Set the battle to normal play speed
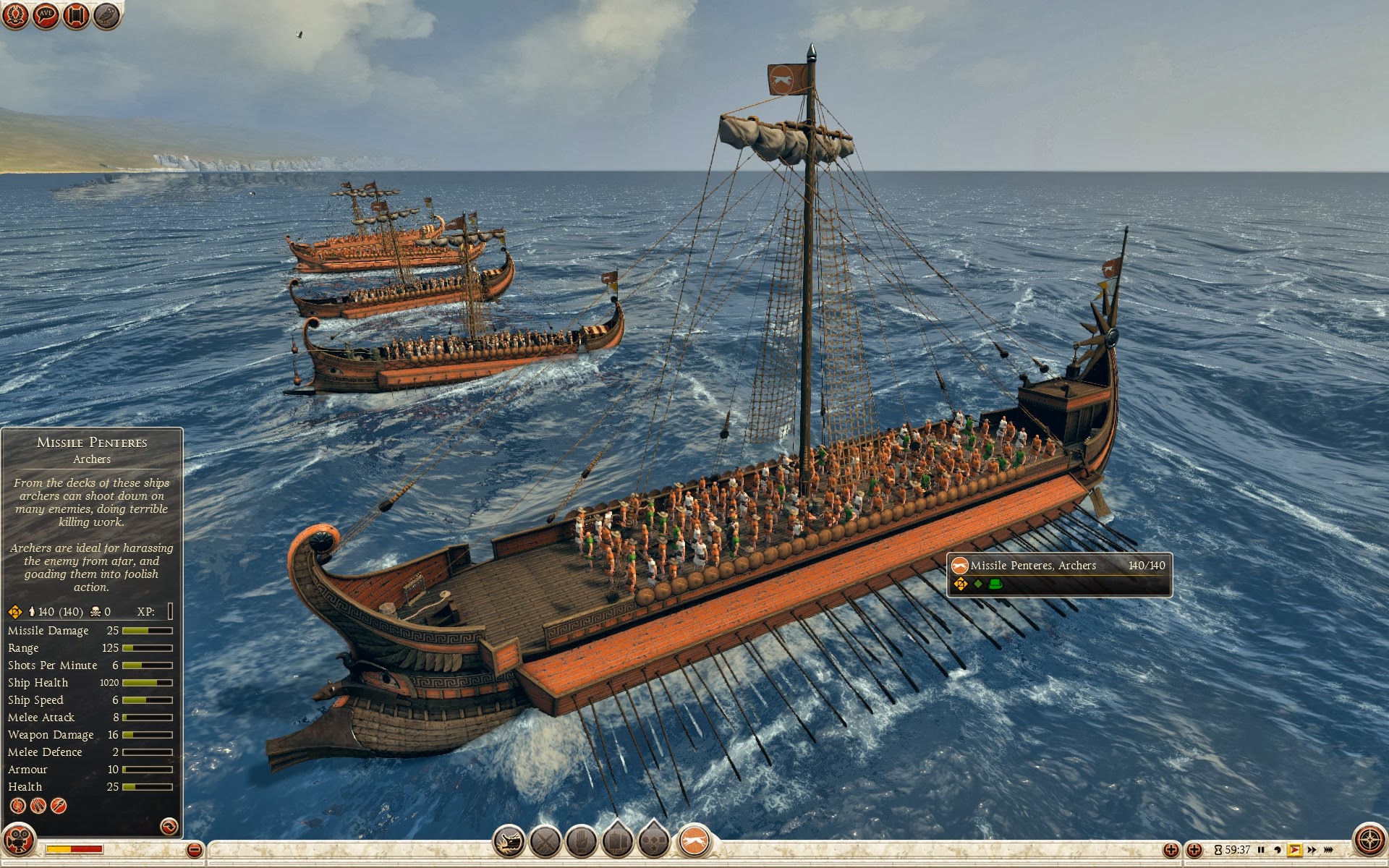 [1294, 850]
